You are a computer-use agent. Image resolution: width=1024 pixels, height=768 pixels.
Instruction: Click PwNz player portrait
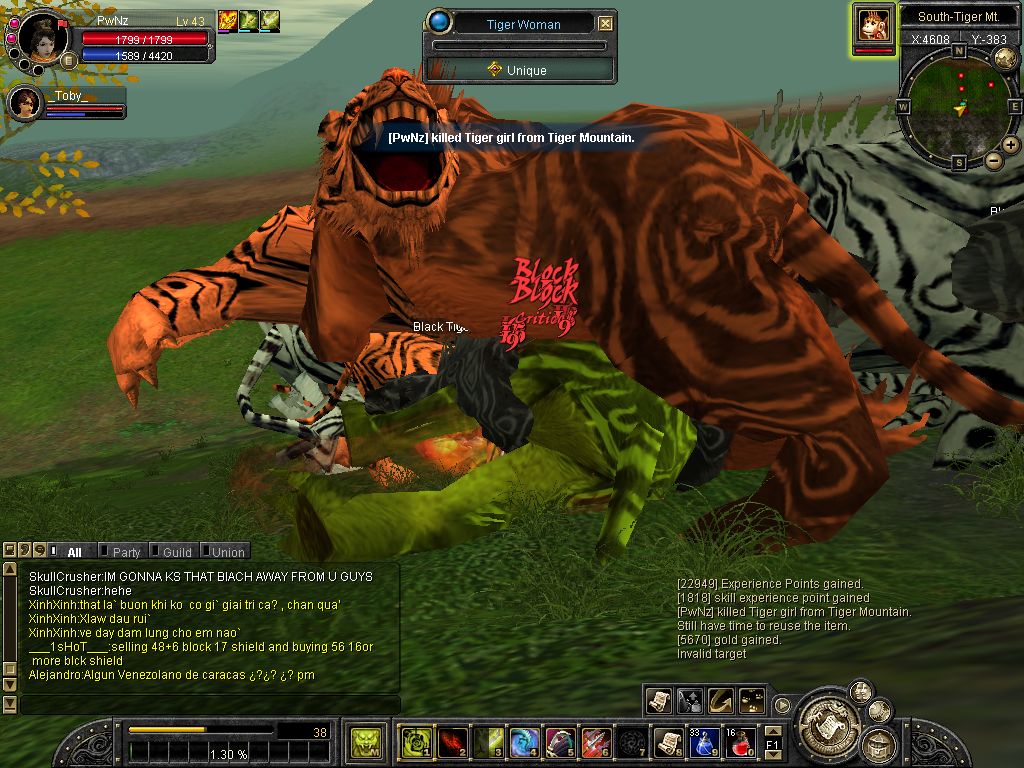[x=43, y=38]
